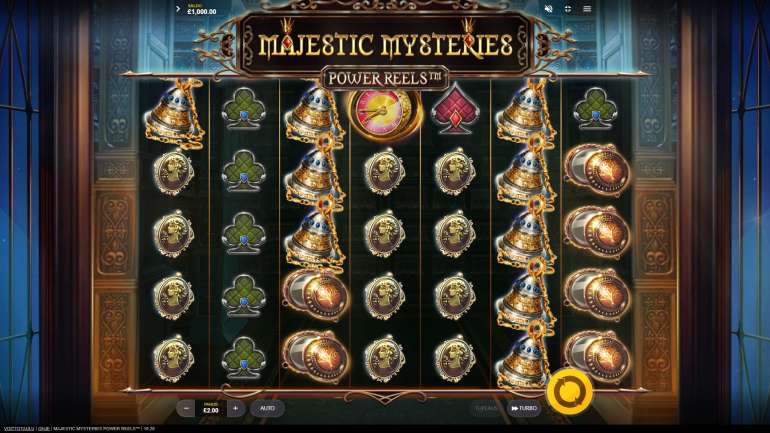The width and height of the screenshot is (770, 433).
Task: Open the Auto spin options
Action: point(268,408)
